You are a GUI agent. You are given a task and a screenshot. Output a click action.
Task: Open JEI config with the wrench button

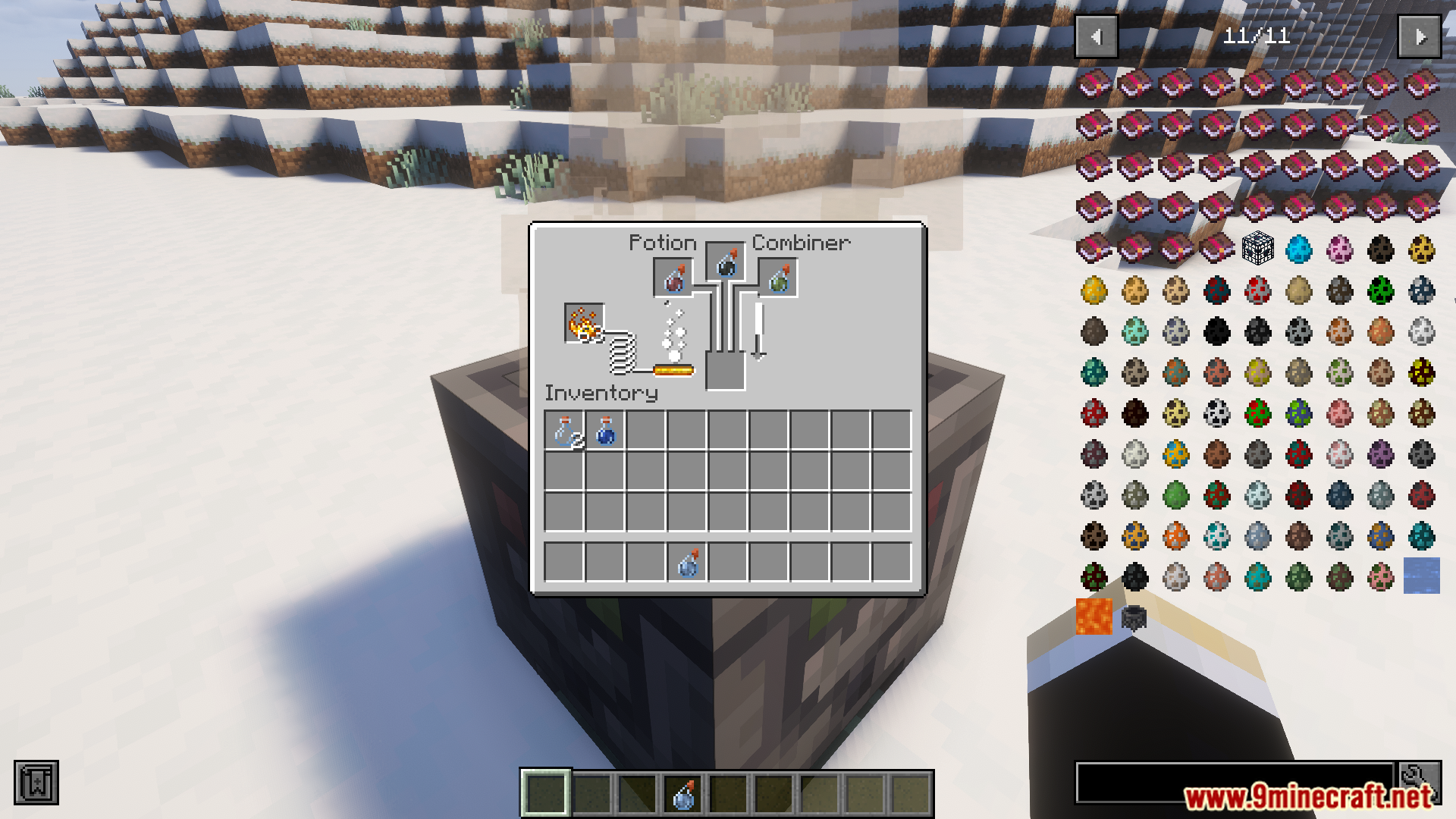pos(1420,781)
